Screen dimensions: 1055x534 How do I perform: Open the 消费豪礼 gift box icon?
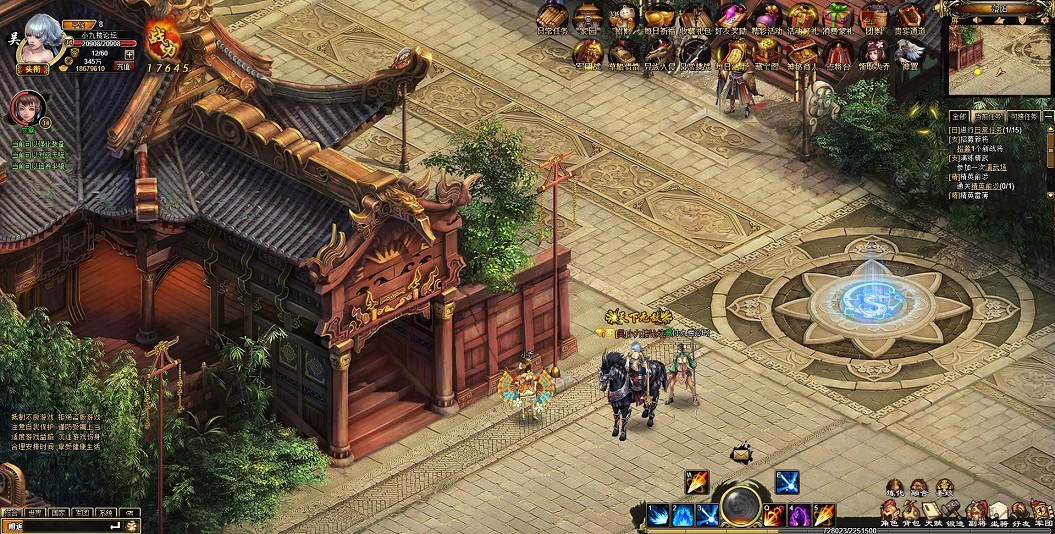(837, 18)
